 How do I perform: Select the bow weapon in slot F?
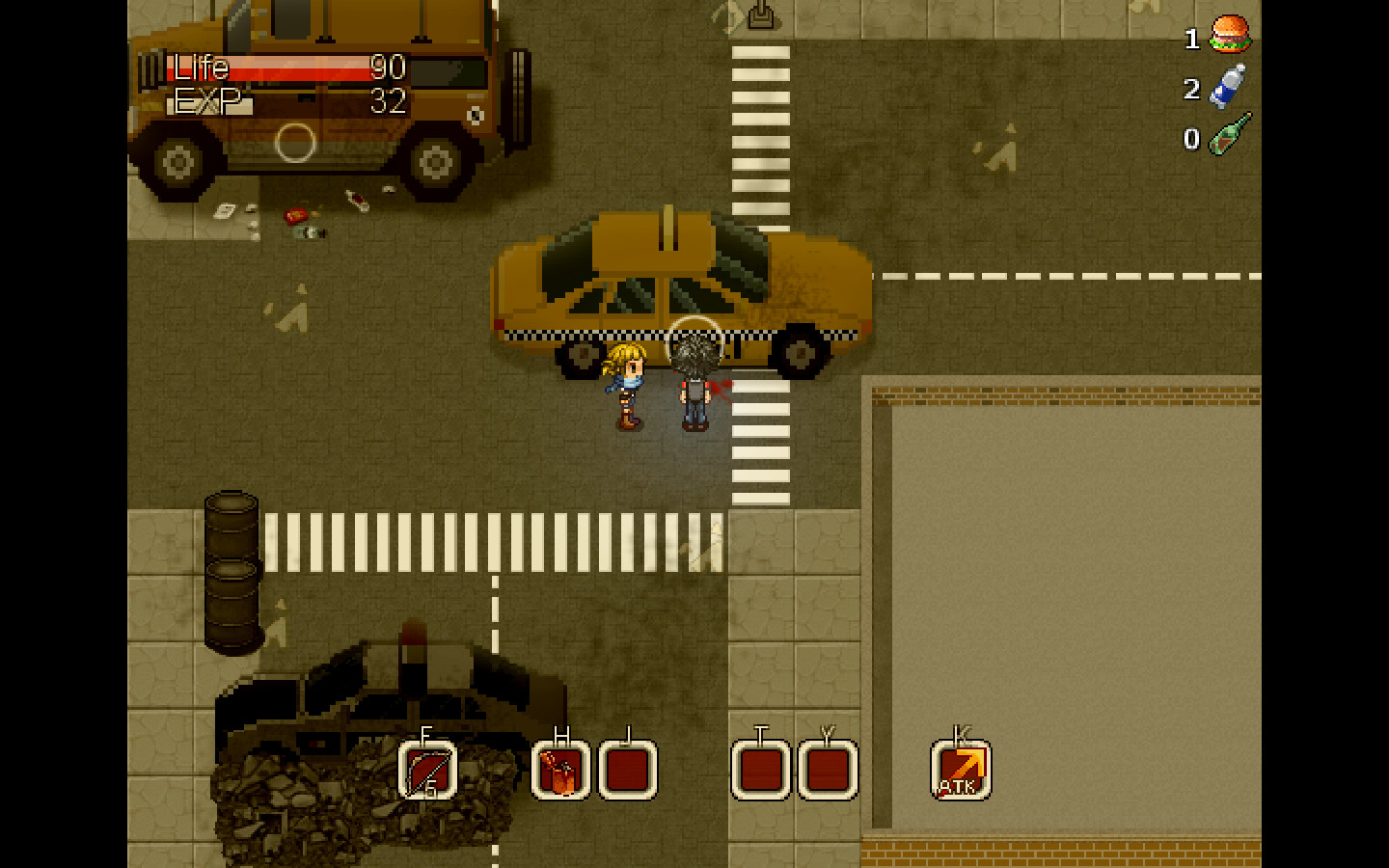point(427,768)
